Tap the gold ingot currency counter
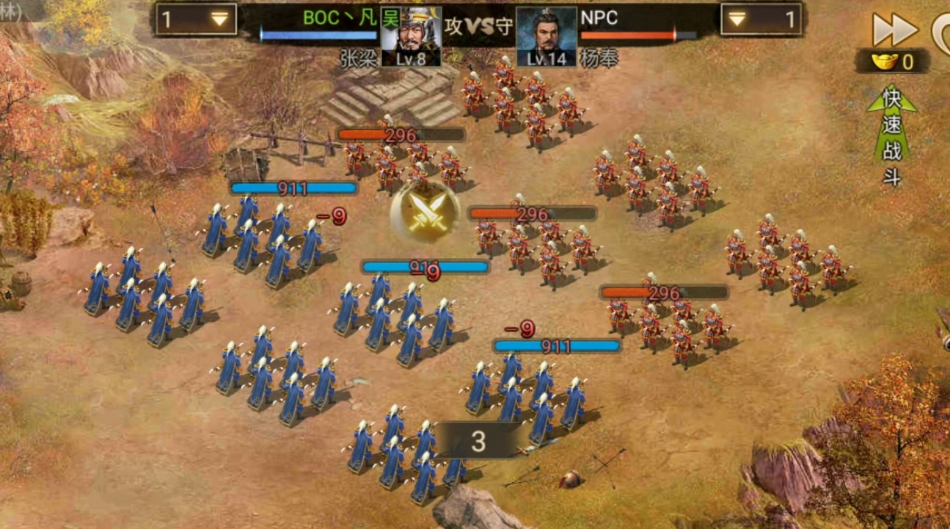Image resolution: width=950 pixels, height=529 pixels. [891, 62]
